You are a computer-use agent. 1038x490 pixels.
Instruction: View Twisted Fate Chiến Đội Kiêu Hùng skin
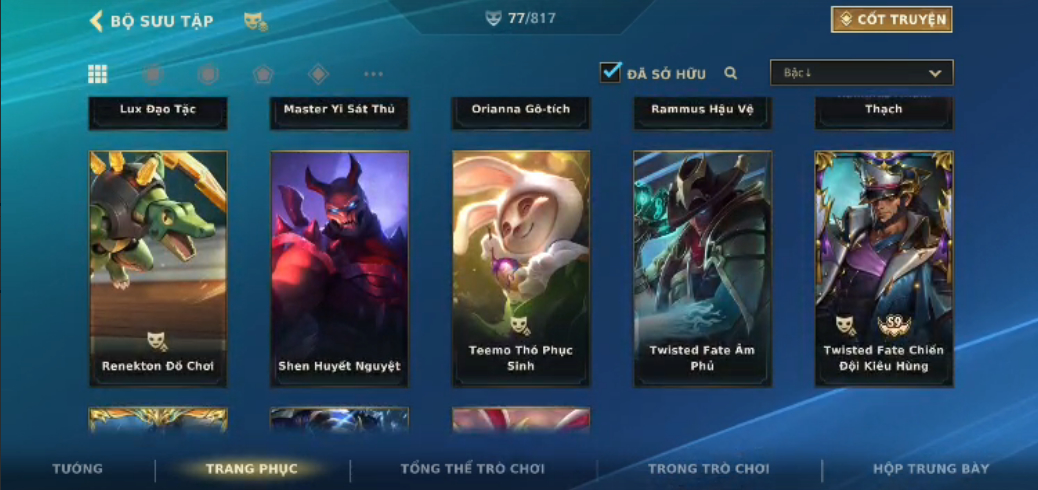click(883, 268)
